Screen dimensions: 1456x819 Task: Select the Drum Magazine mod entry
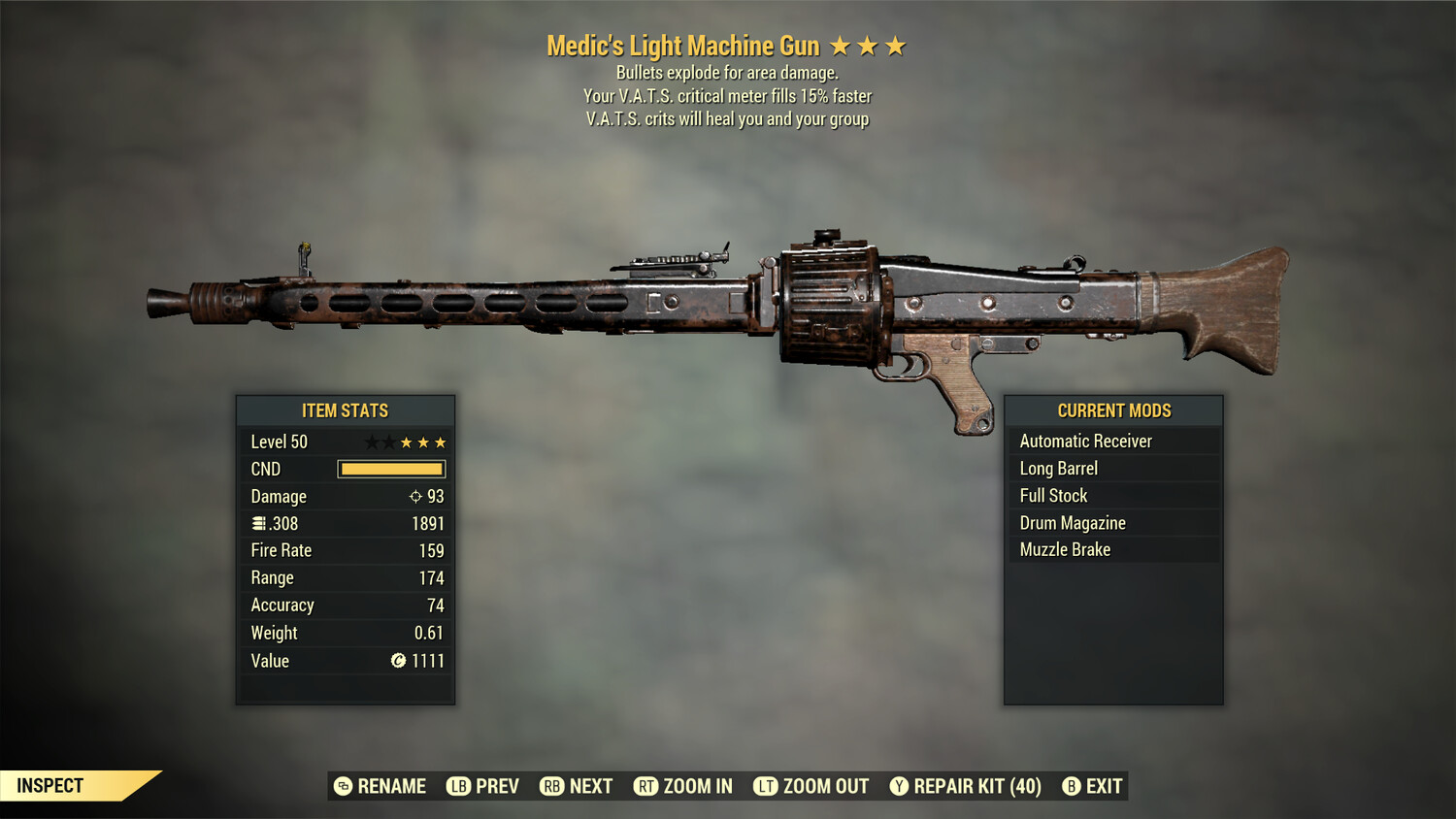tap(1073, 522)
